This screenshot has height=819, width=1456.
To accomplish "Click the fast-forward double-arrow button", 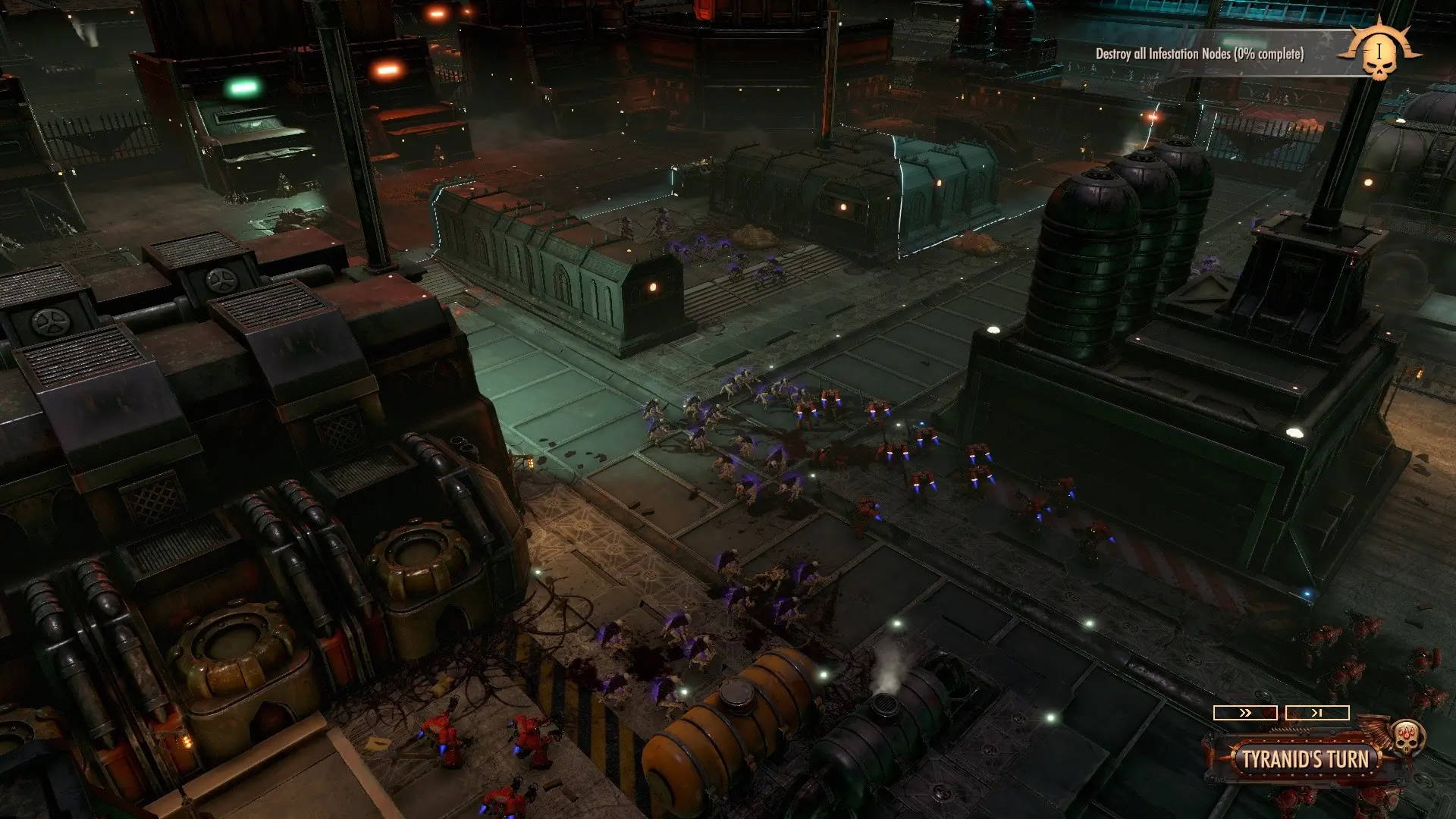I will click(1244, 713).
